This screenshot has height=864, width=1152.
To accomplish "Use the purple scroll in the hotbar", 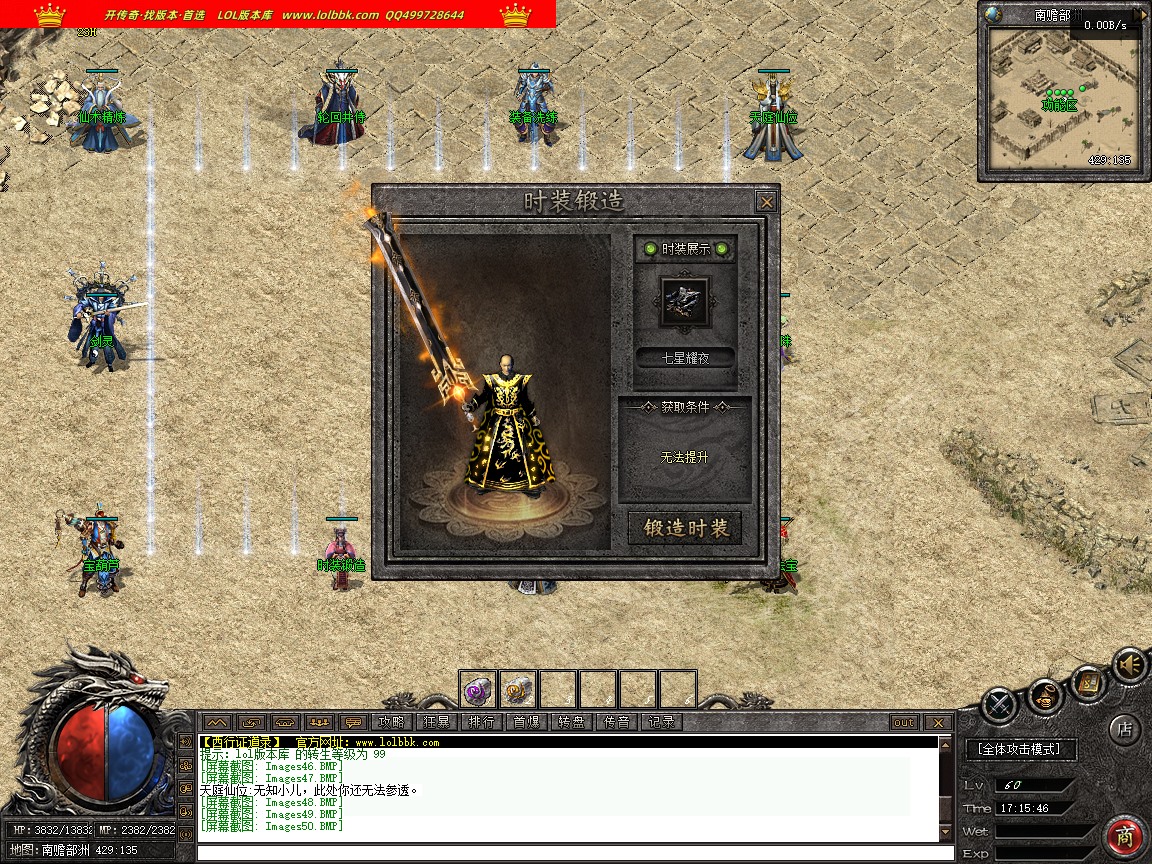I will point(478,689).
